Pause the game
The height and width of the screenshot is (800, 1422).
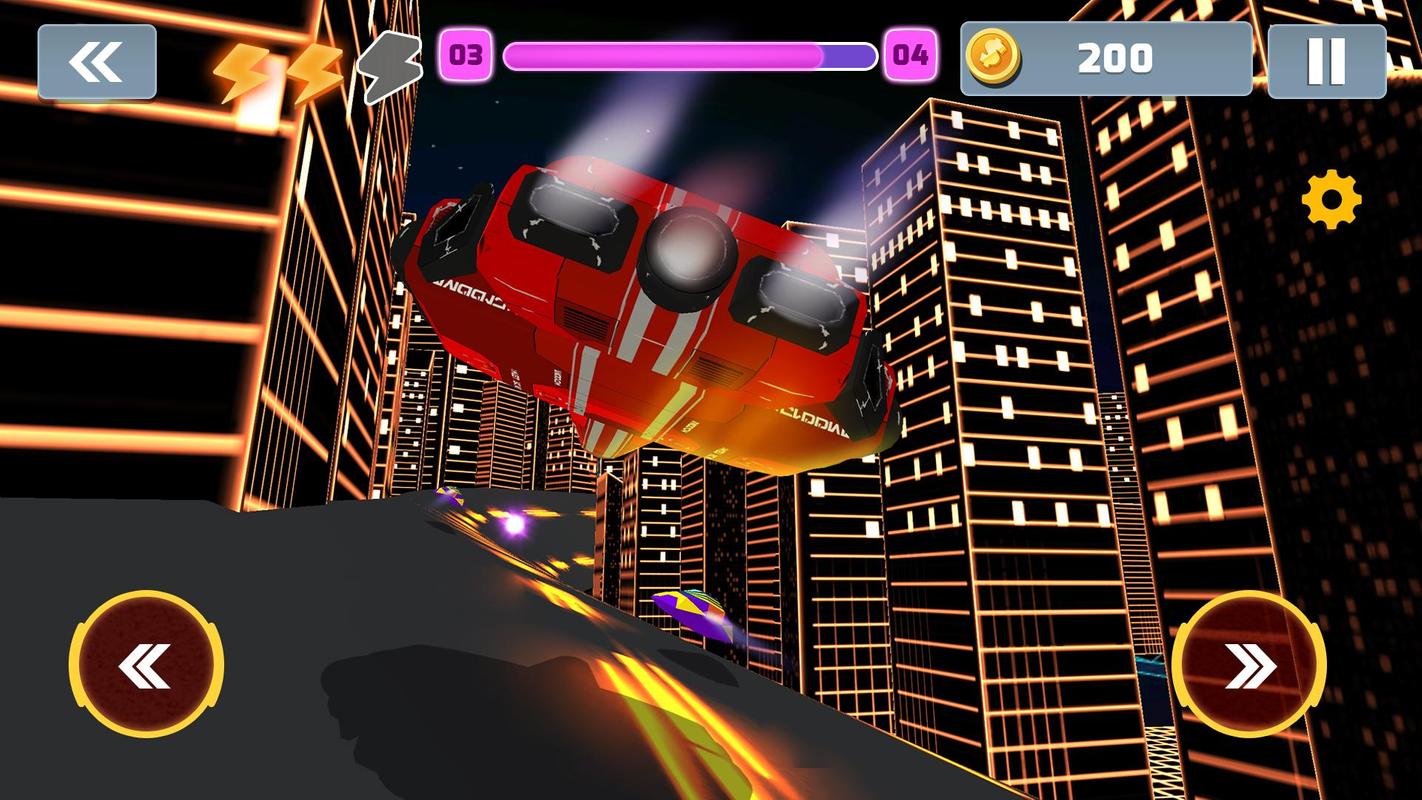(x=1326, y=62)
